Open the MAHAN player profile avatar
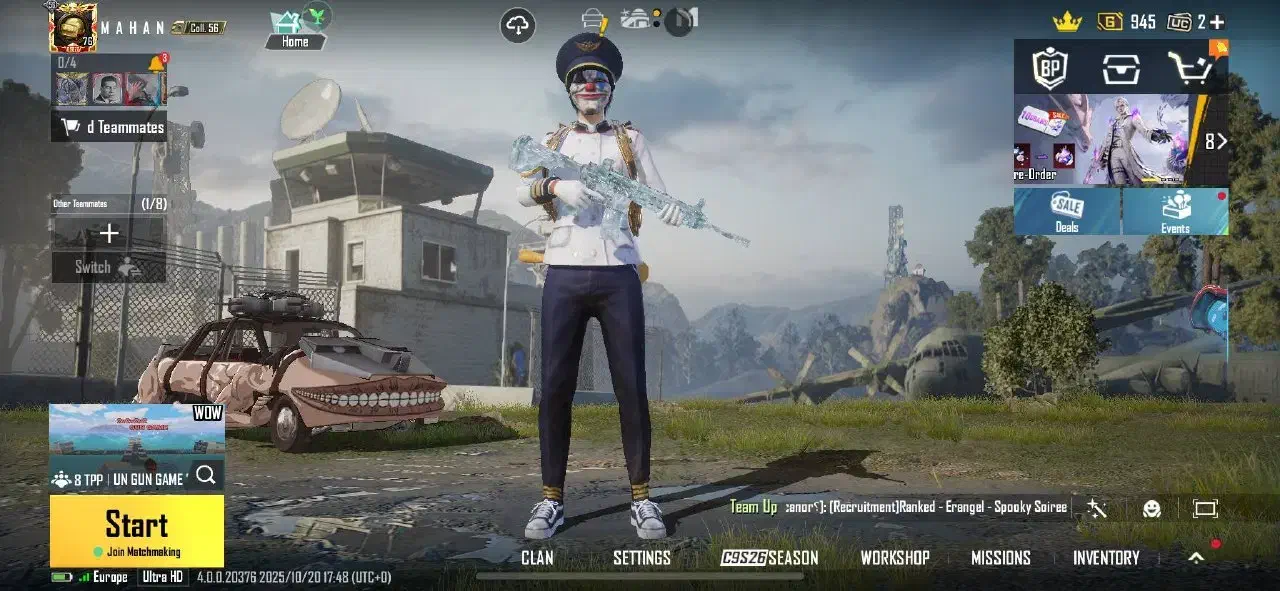Viewport: 1280px width, 591px height. (73, 27)
